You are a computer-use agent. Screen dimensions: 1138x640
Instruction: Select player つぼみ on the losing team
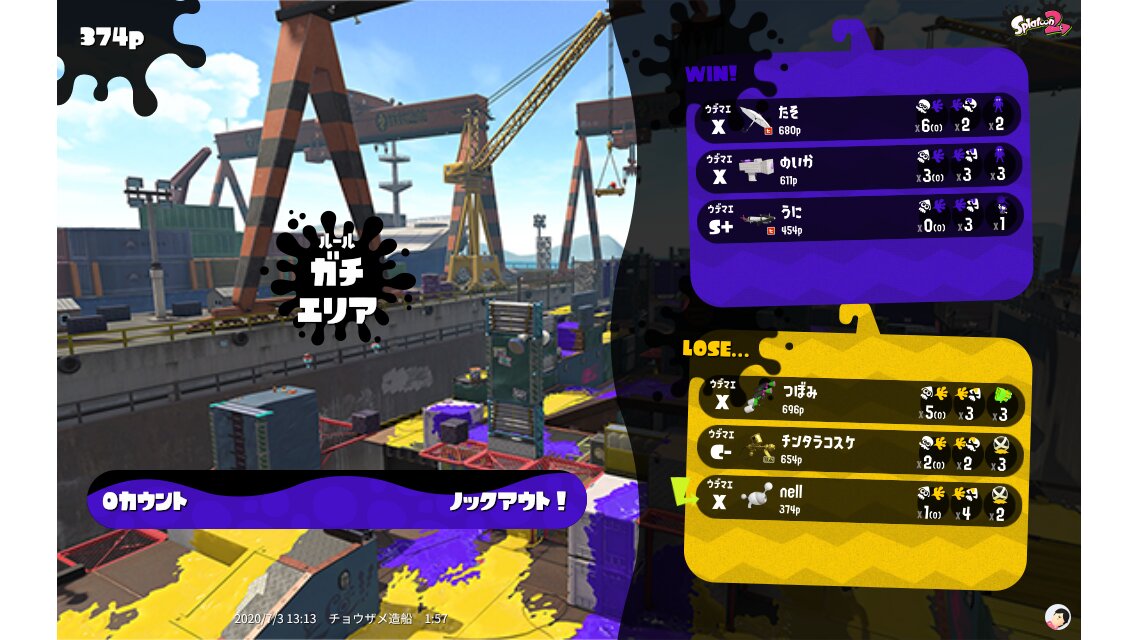pos(860,400)
